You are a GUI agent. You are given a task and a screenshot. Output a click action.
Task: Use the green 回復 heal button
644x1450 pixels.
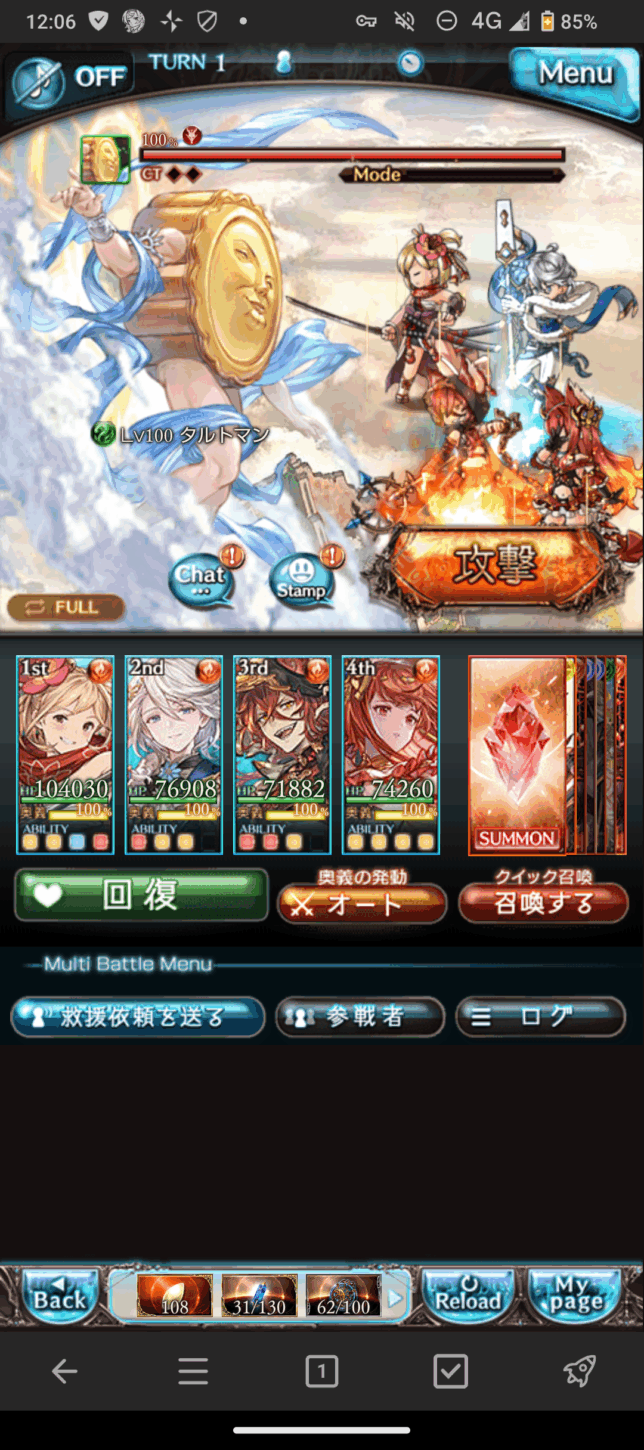tap(141, 895)
